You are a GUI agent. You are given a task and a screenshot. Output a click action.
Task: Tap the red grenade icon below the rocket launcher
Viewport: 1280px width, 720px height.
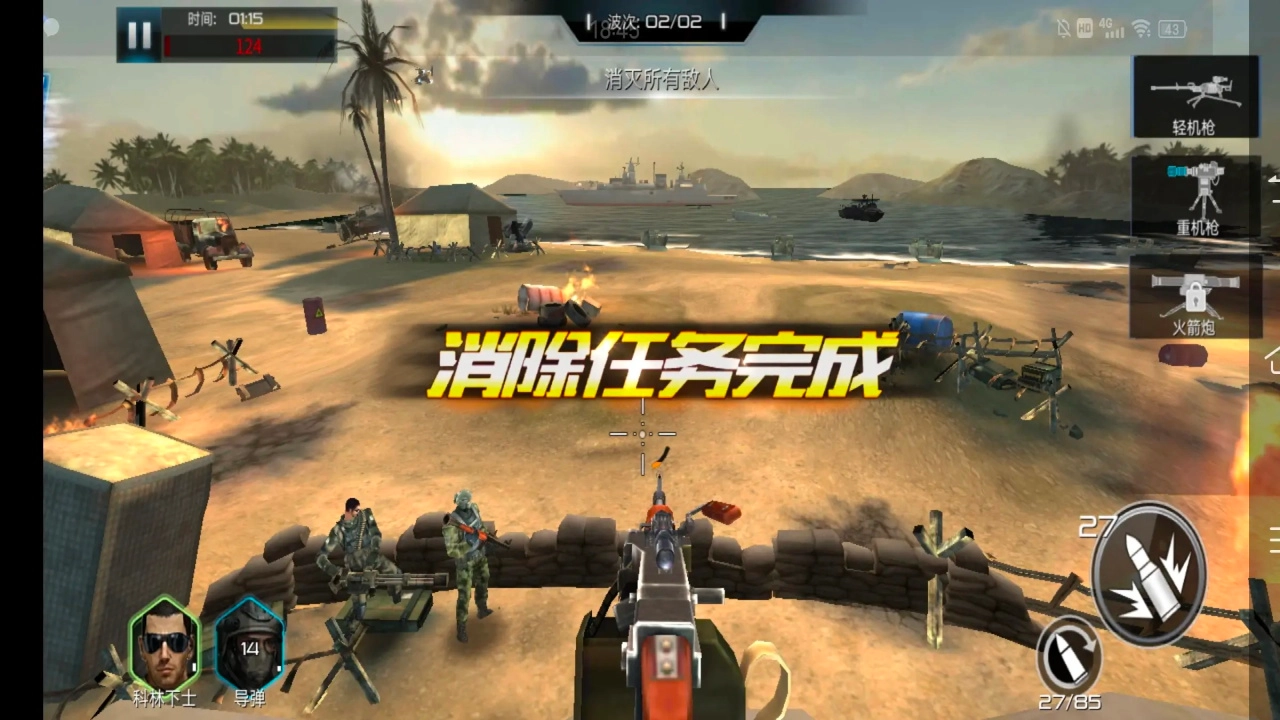(x=1183, y=356)
